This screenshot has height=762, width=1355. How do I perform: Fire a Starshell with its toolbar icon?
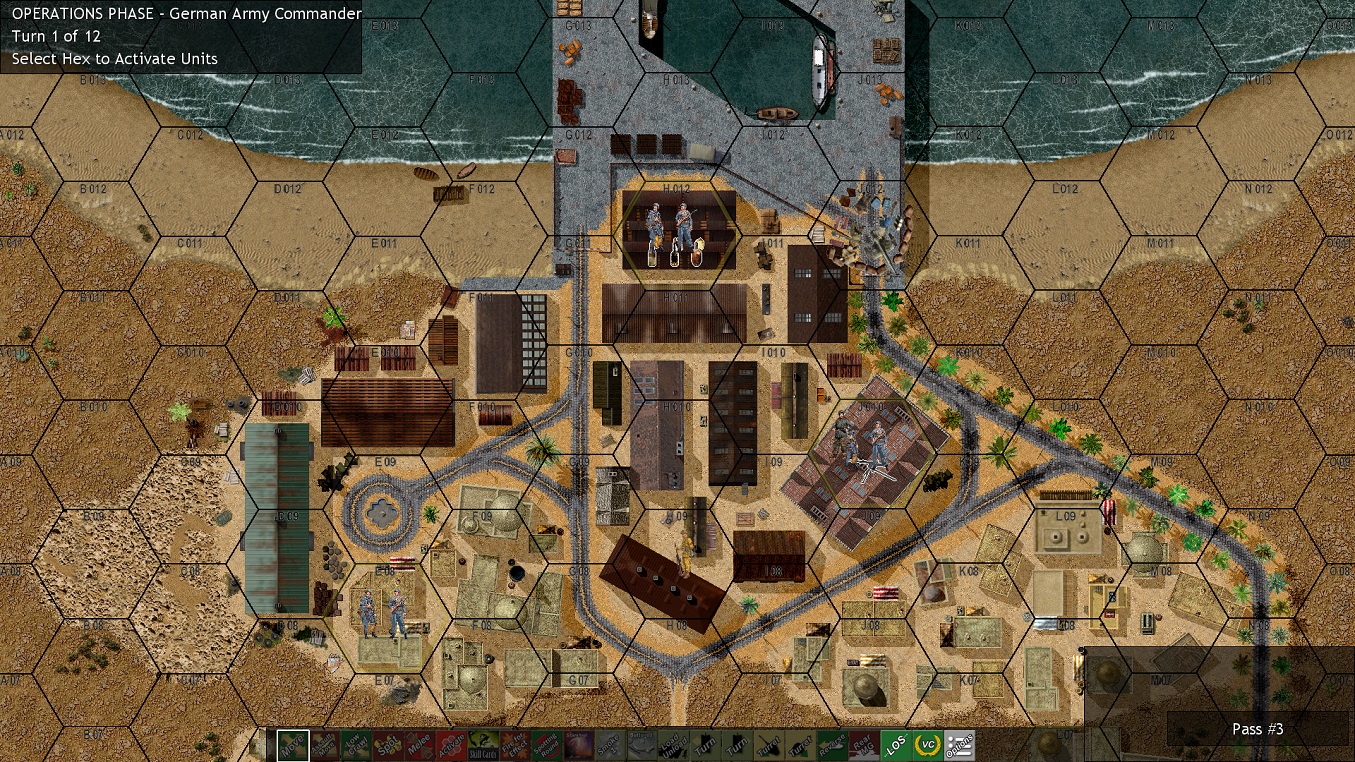coord(578,745)
